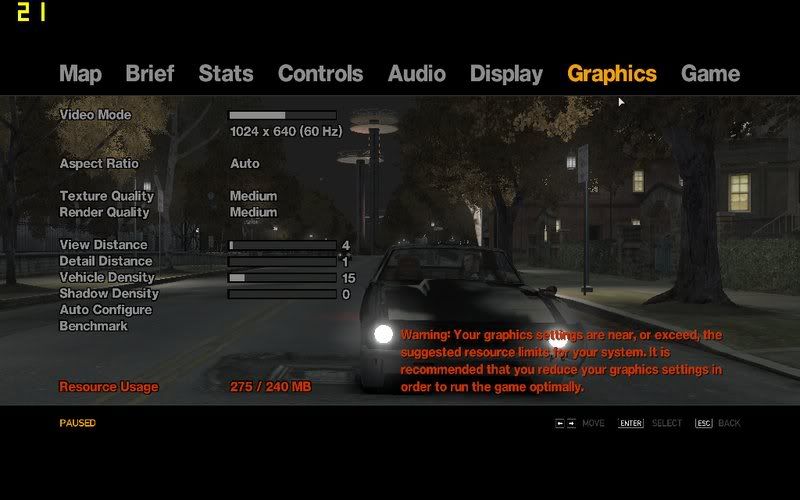800x500 pixels.
Task: Start the Benchmark
Action: (94, 326)
